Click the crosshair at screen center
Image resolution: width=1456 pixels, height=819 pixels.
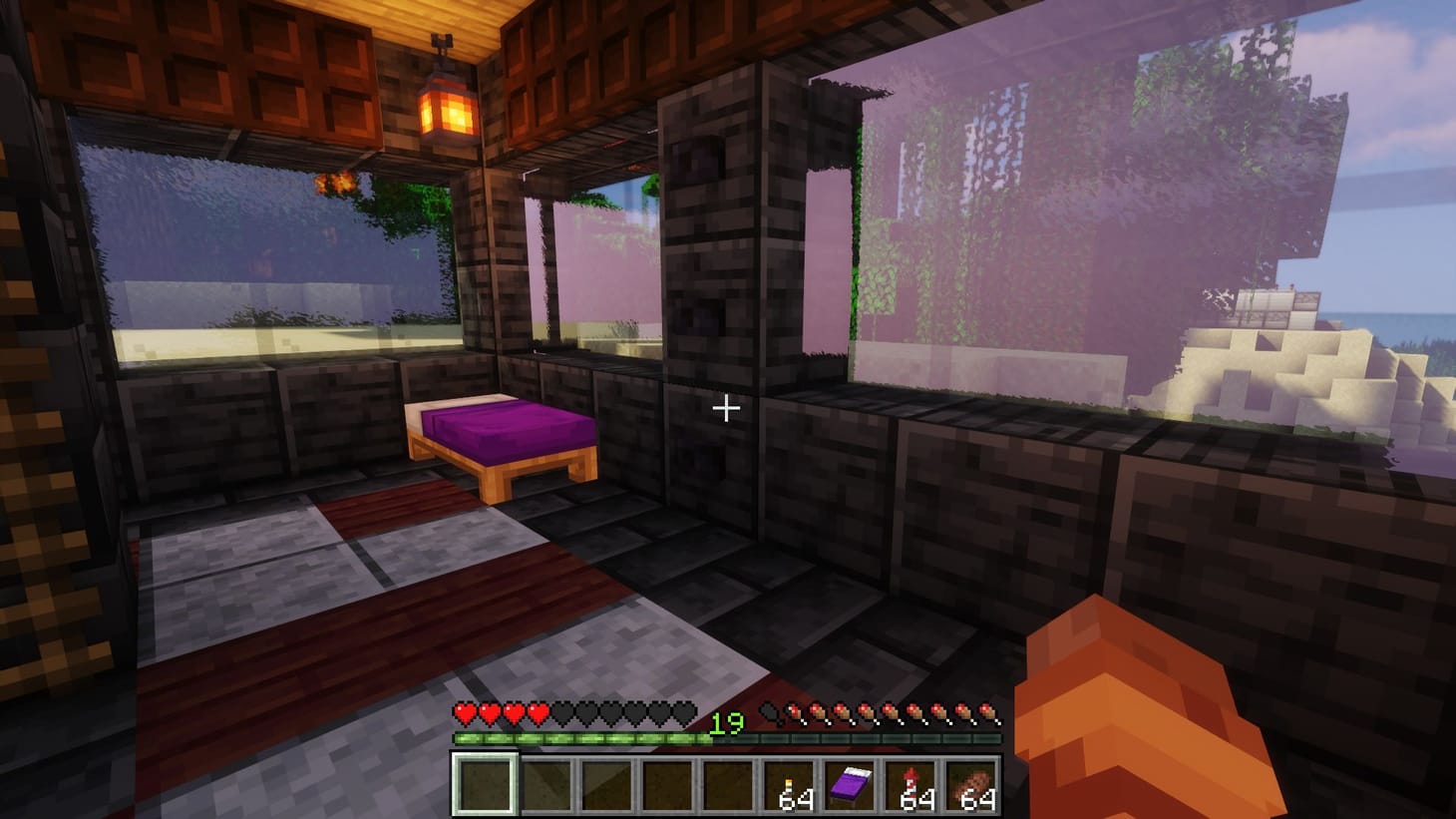click(x=726, y=407)
